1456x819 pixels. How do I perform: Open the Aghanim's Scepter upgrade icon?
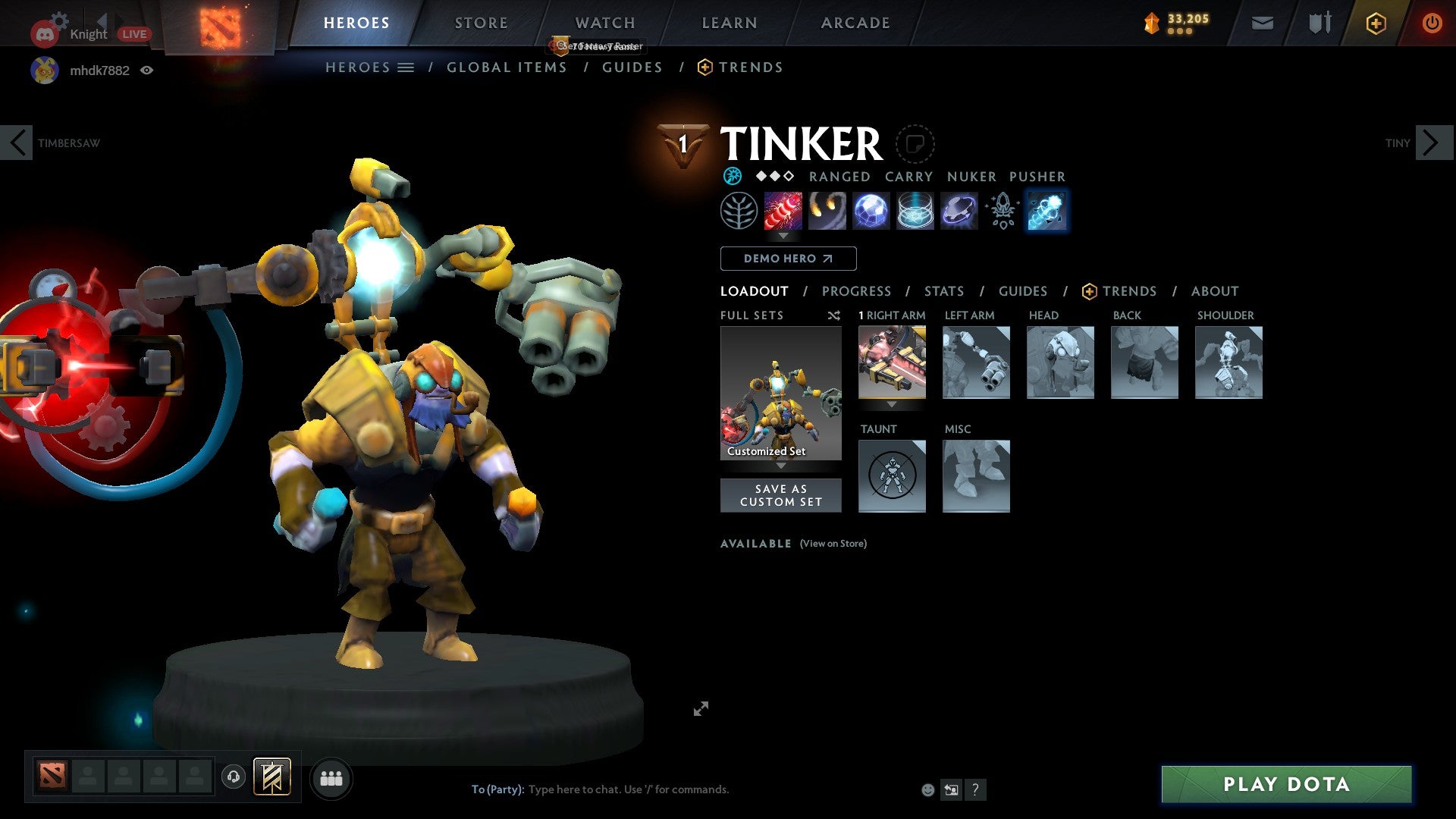(x=1002, y=211)
